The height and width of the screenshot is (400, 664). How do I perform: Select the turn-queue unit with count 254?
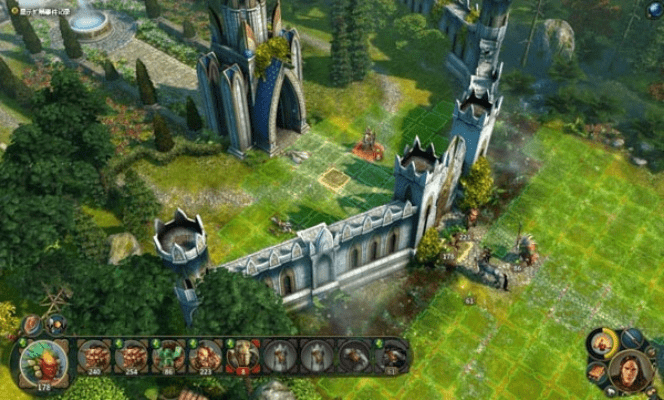[131, 357]
